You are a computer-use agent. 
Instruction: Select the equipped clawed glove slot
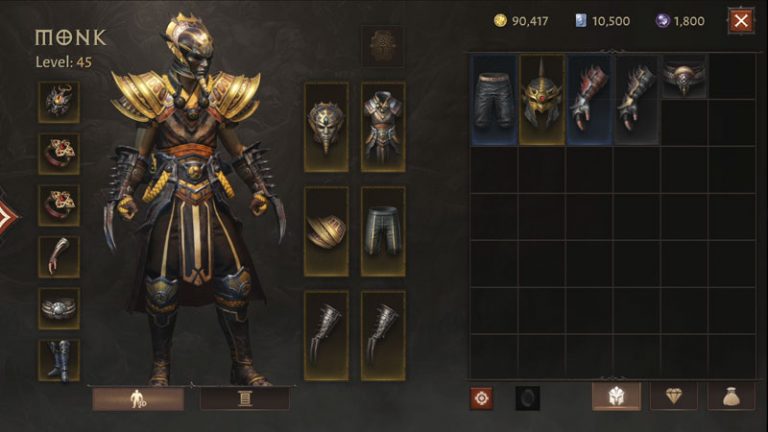60,256
